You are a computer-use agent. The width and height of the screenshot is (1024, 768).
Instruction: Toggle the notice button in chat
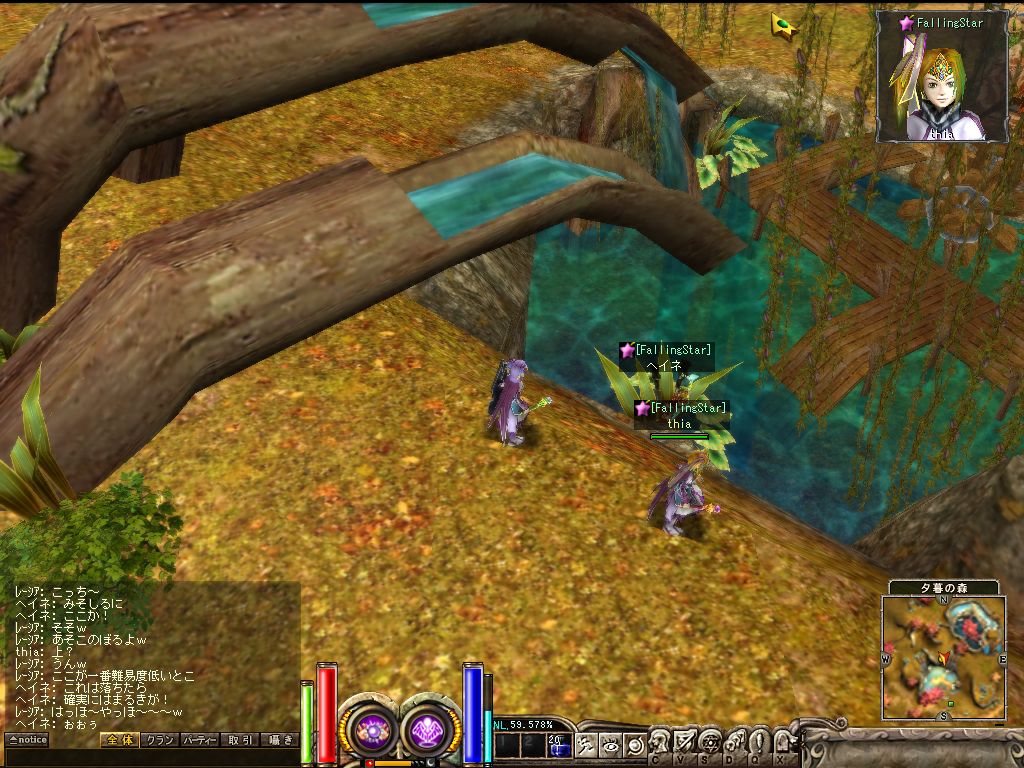pos(27,740)
